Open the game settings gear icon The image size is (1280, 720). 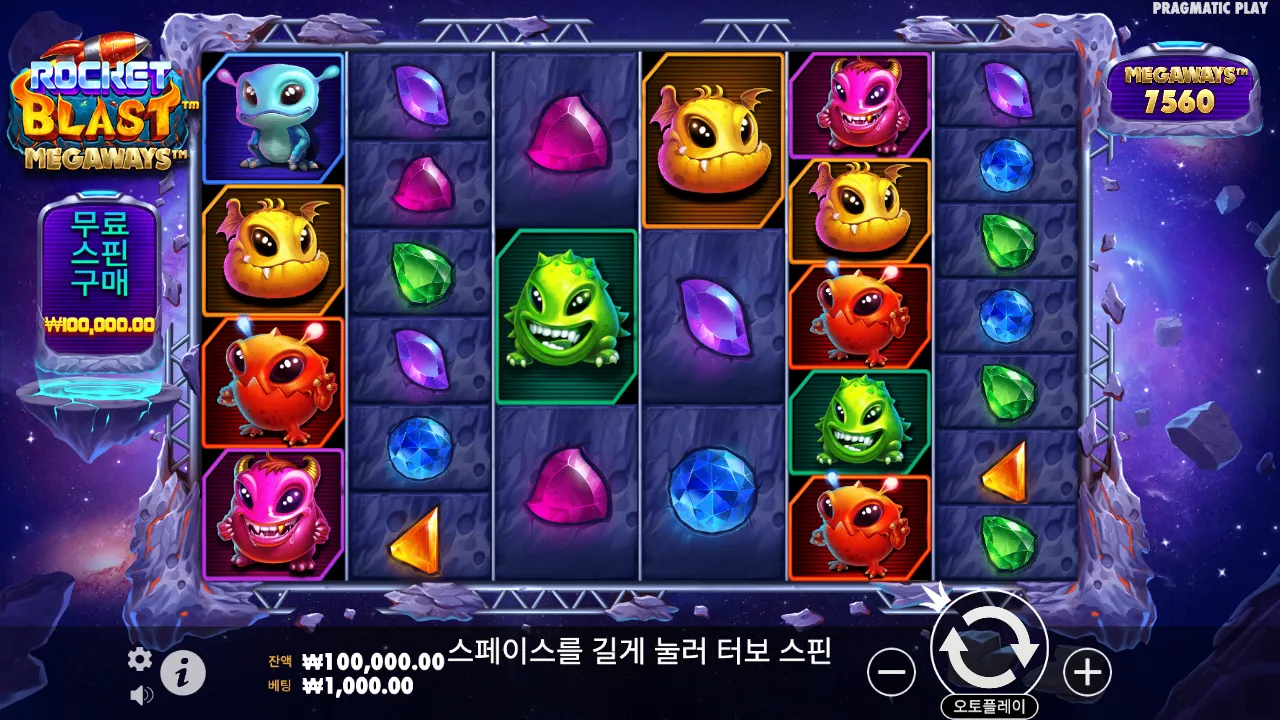(x=139, y=659)
